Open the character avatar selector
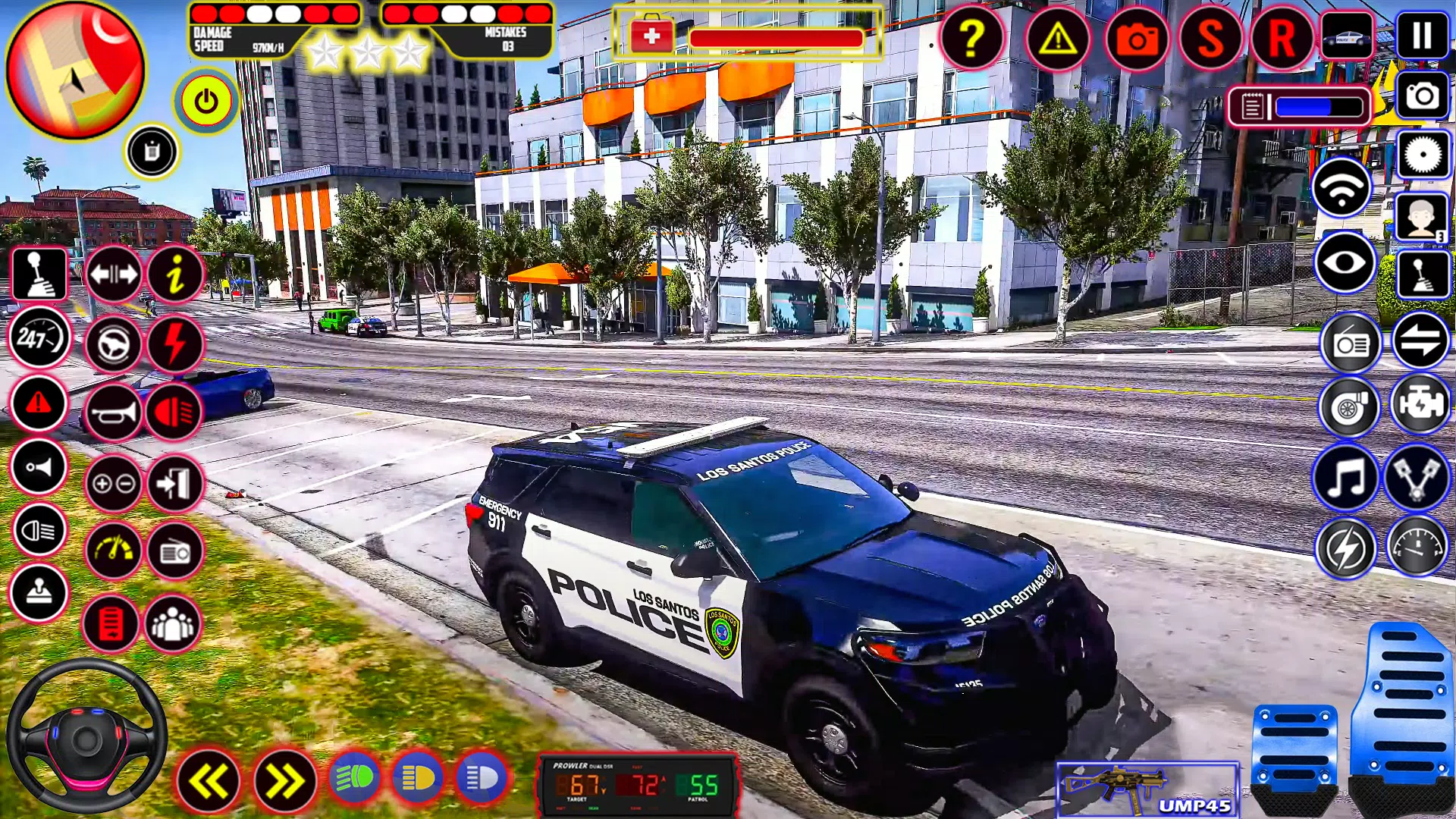Image resolution: width=1456 pixels, height=819 pixels. click(1421, 218)
